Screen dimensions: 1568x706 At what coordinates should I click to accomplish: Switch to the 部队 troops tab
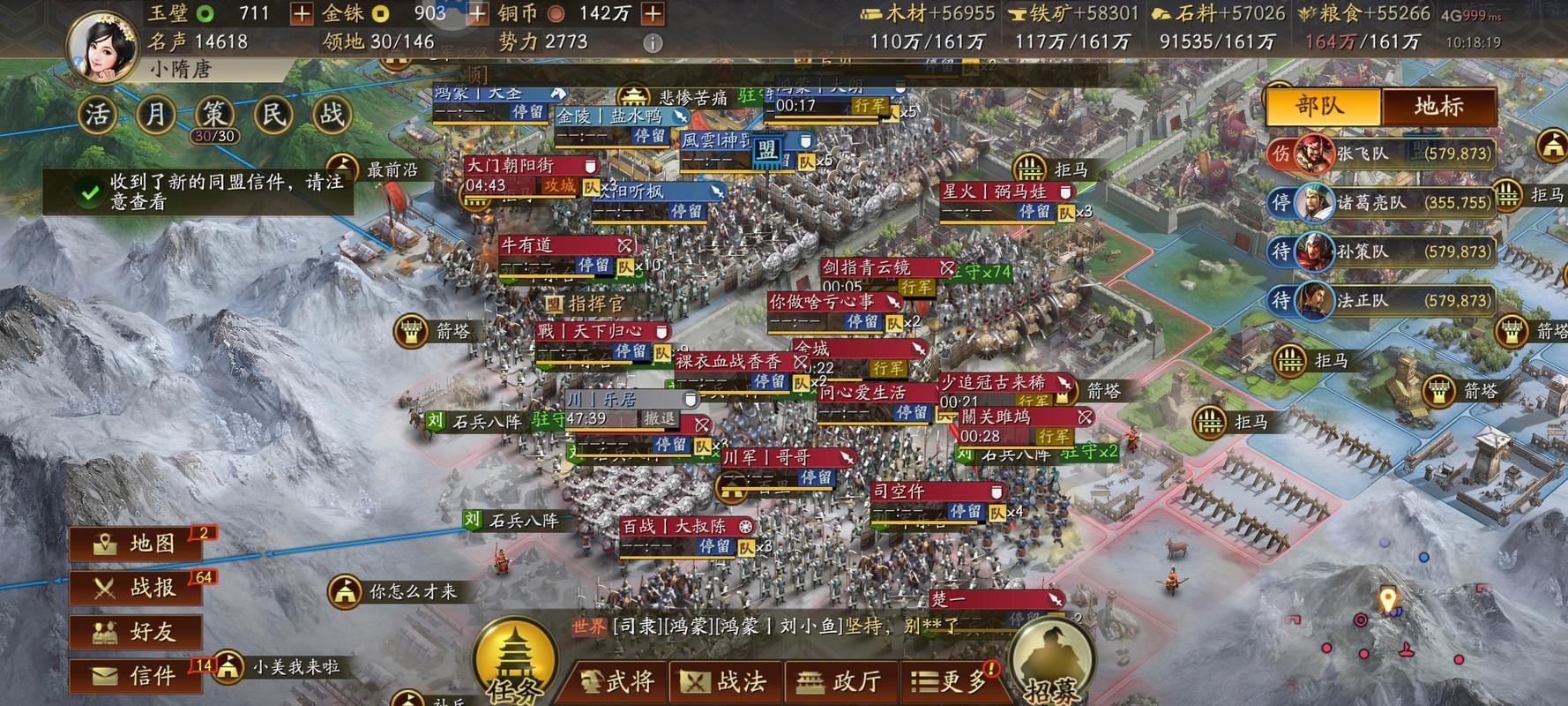point(1322,105)
